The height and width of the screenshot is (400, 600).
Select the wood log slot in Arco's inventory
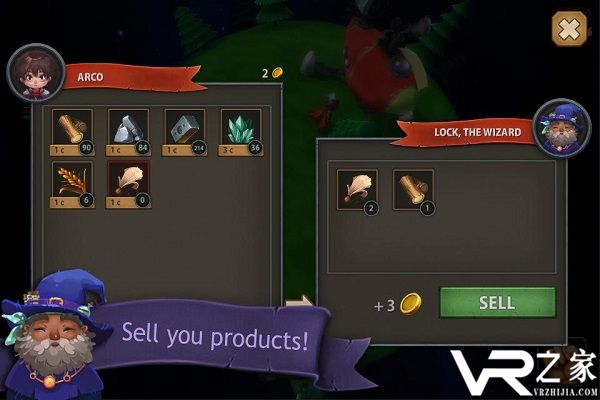click(x=72, y=131)
